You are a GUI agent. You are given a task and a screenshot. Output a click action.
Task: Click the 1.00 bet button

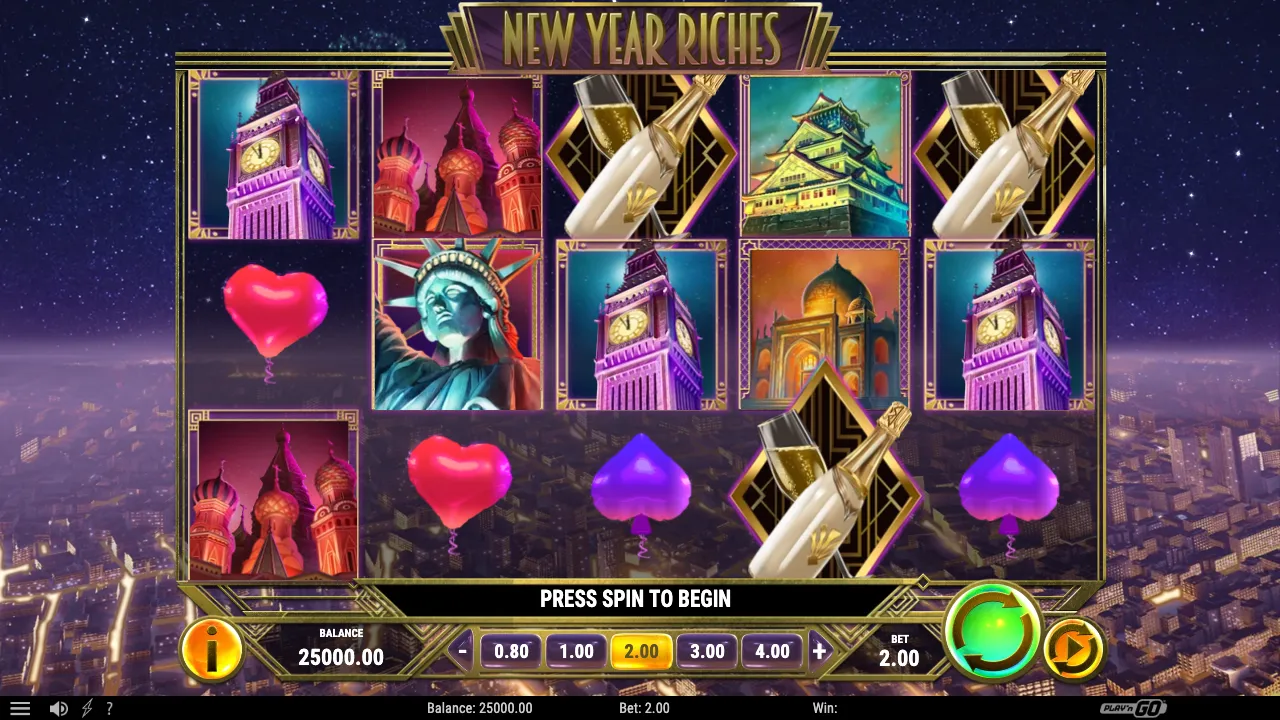pos(575,651)
